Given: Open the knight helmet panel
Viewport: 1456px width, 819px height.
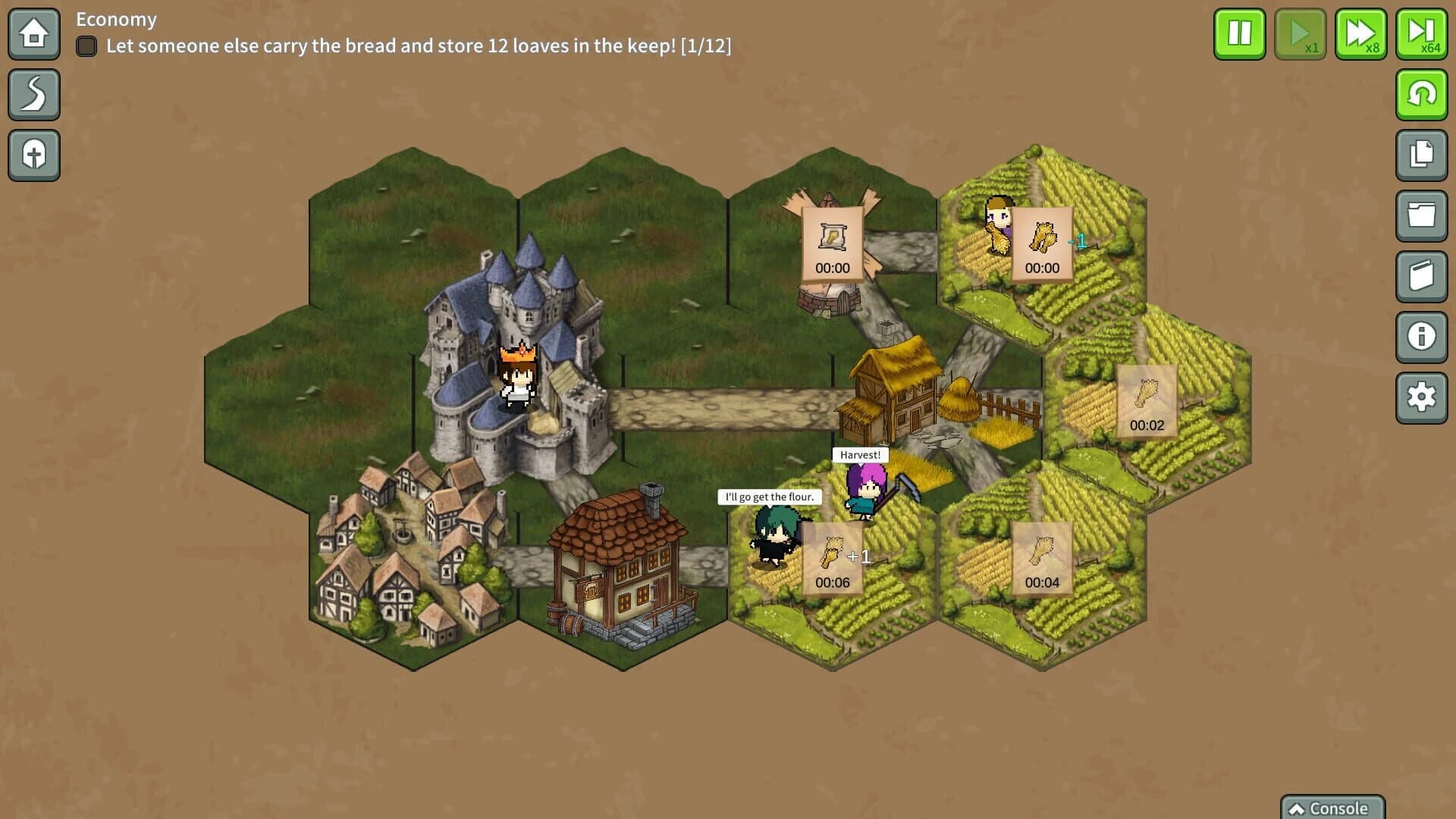Looking at the screenshot, I should click(x=33, y=155).
